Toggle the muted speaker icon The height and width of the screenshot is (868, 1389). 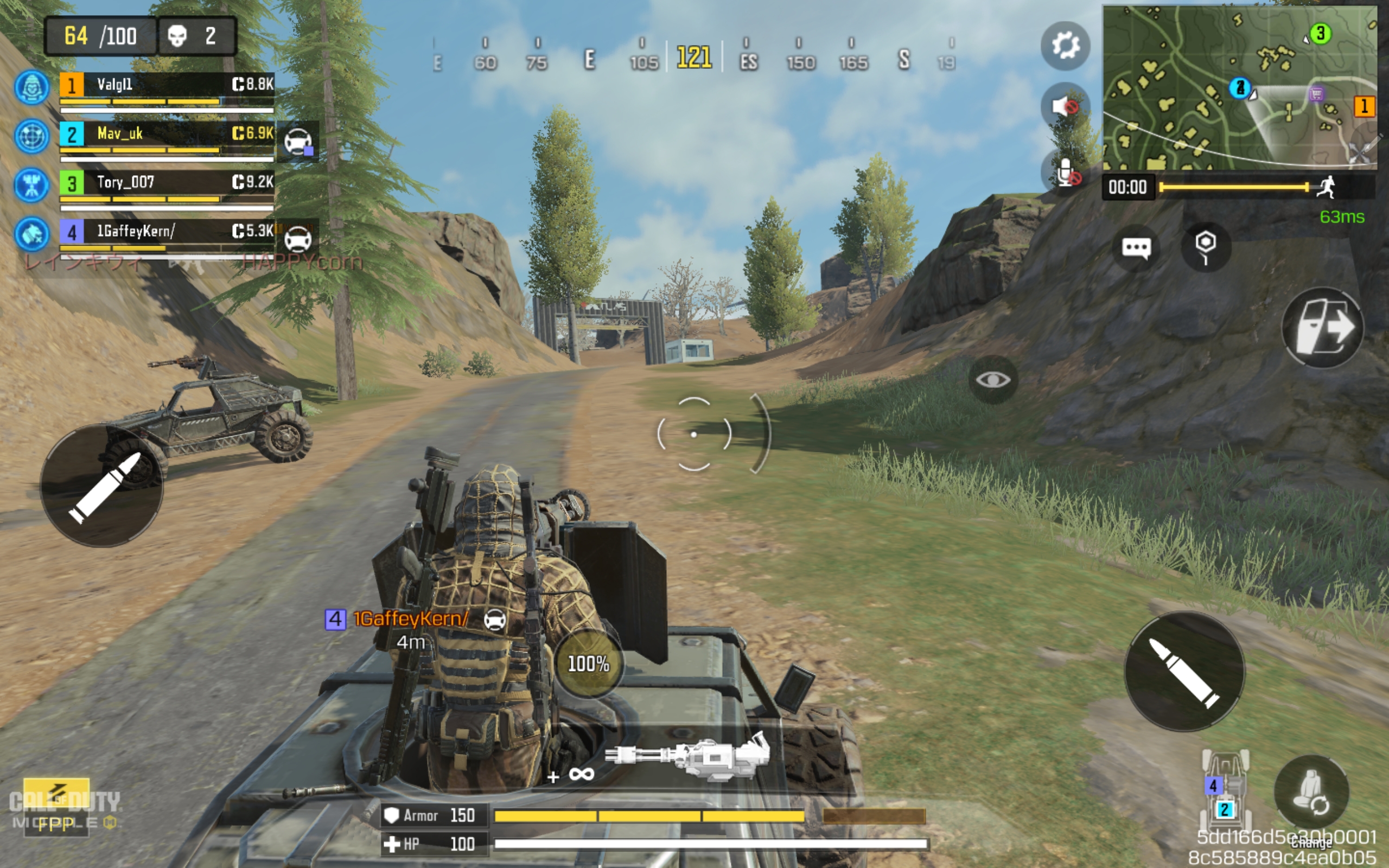click(x=1065, y=106)
